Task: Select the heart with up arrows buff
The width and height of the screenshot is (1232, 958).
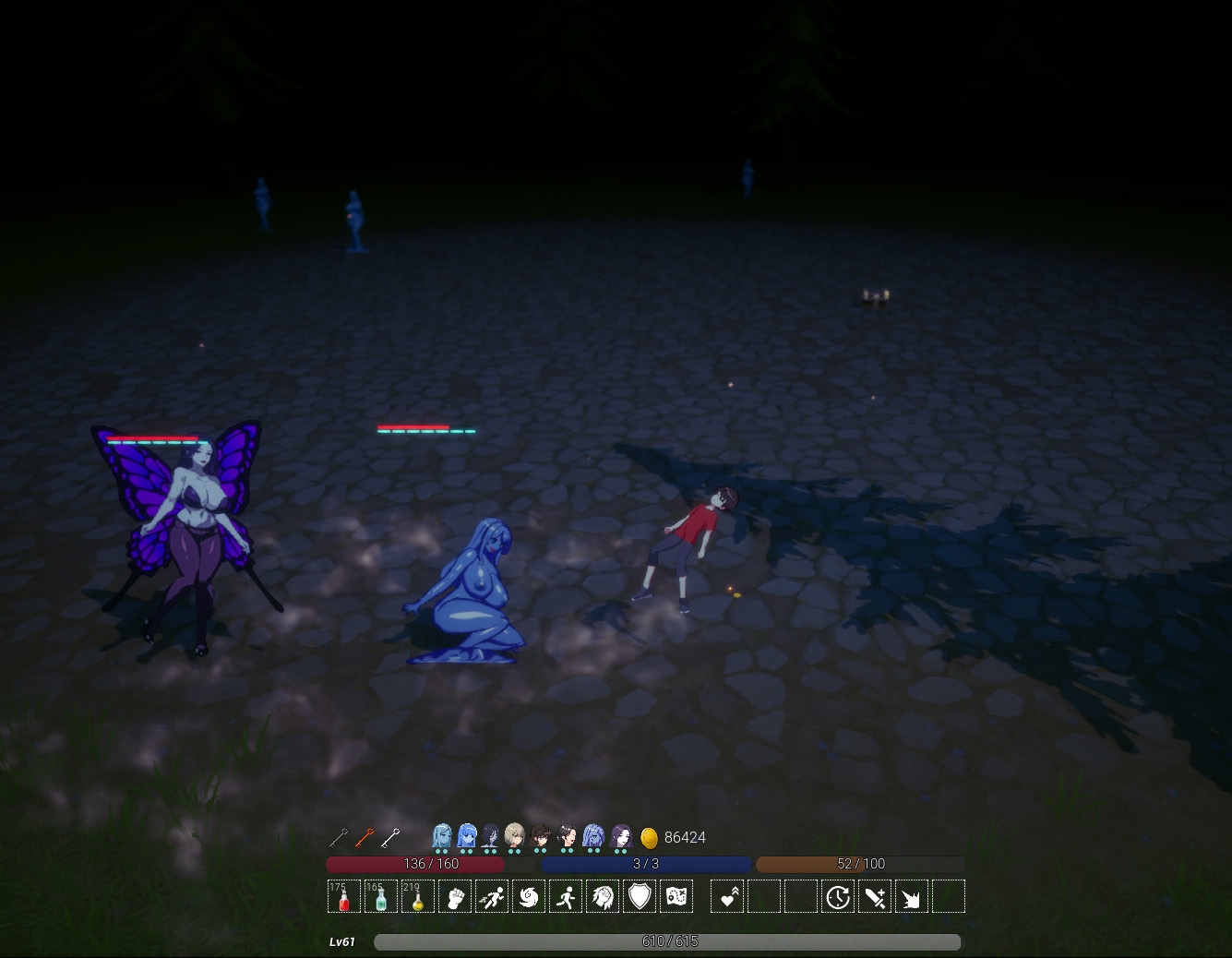Action: click(x=727, y=897)
